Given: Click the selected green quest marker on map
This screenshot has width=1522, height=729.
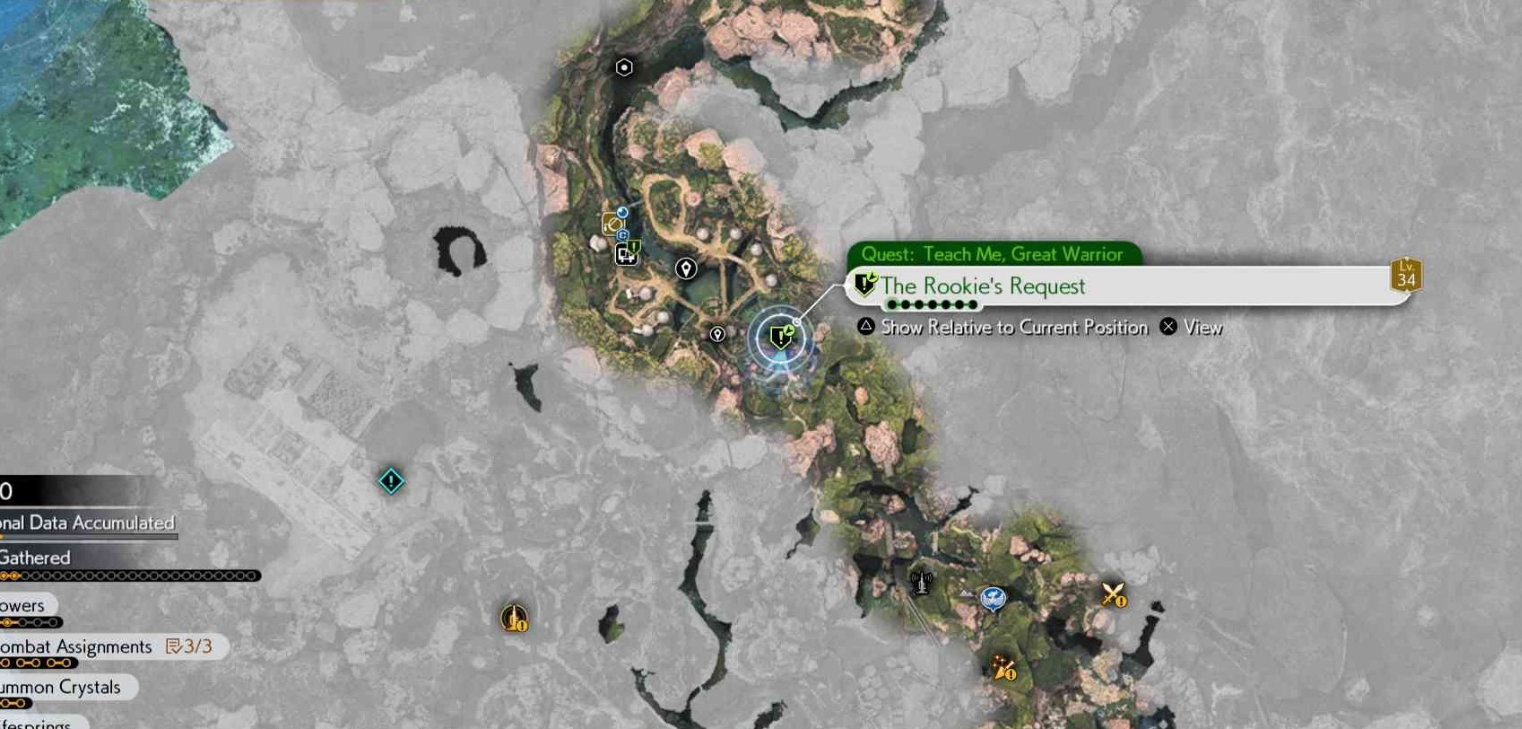Looking at the screenshot, I should click(780, 338).
